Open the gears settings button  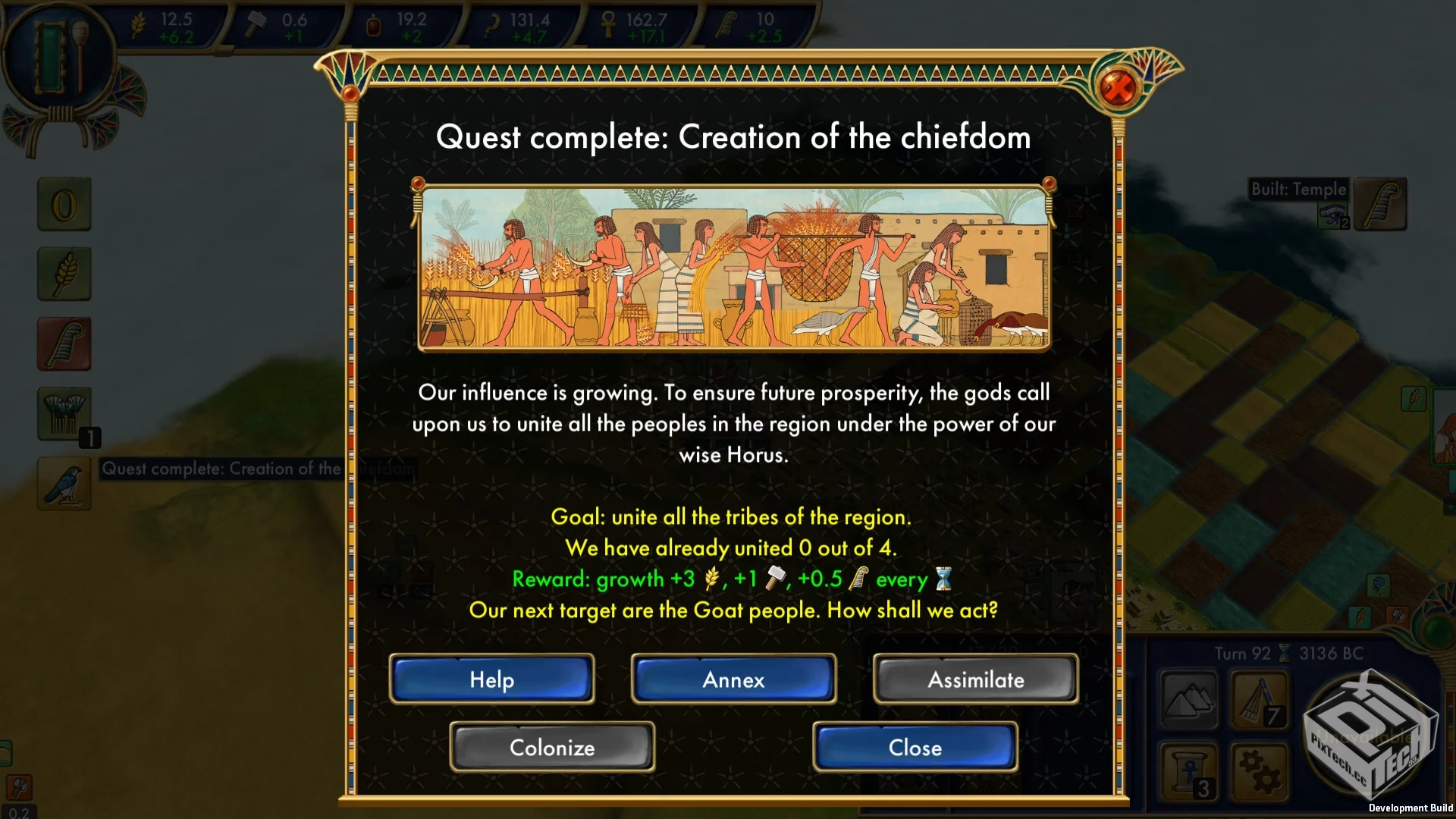pos(1259,771)
